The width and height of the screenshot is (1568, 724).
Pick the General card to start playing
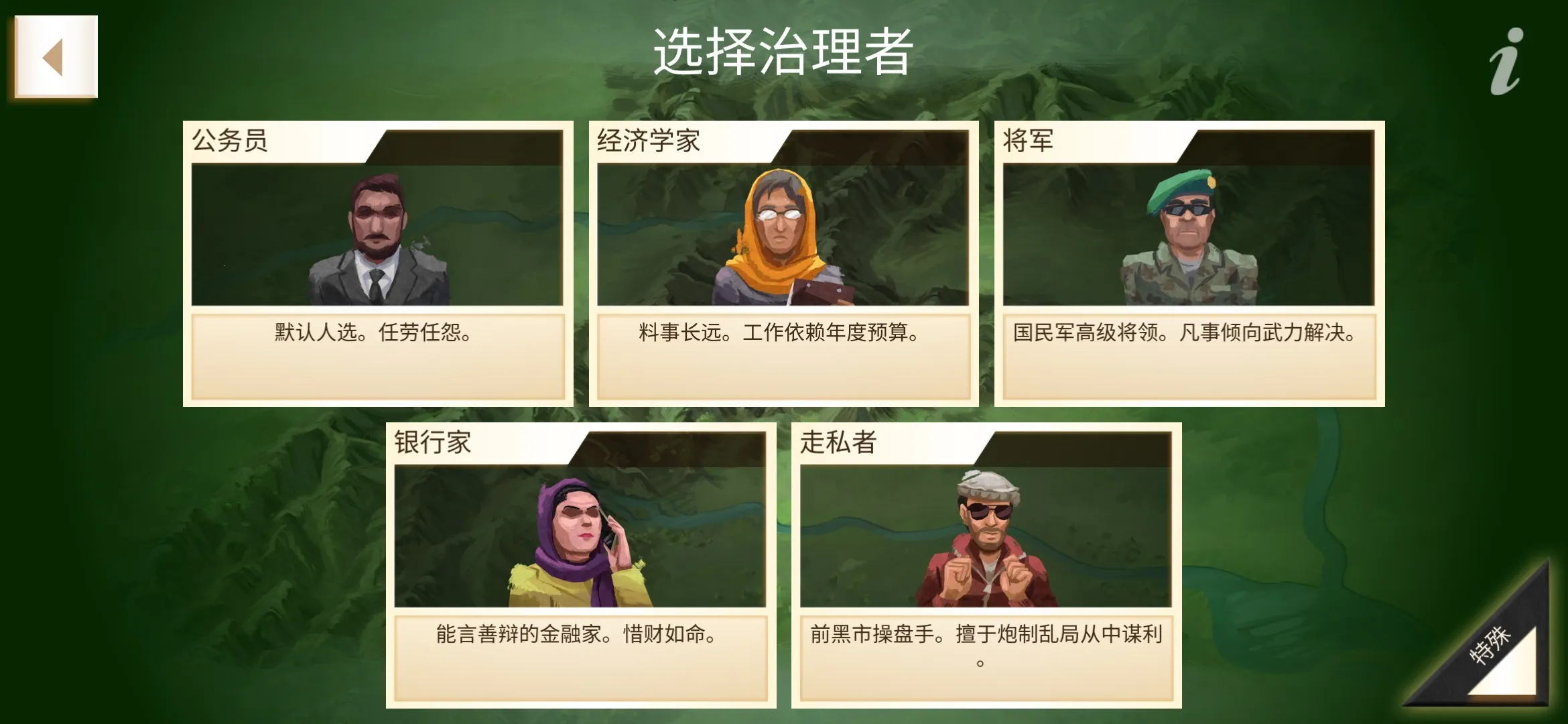(1189, 261)
